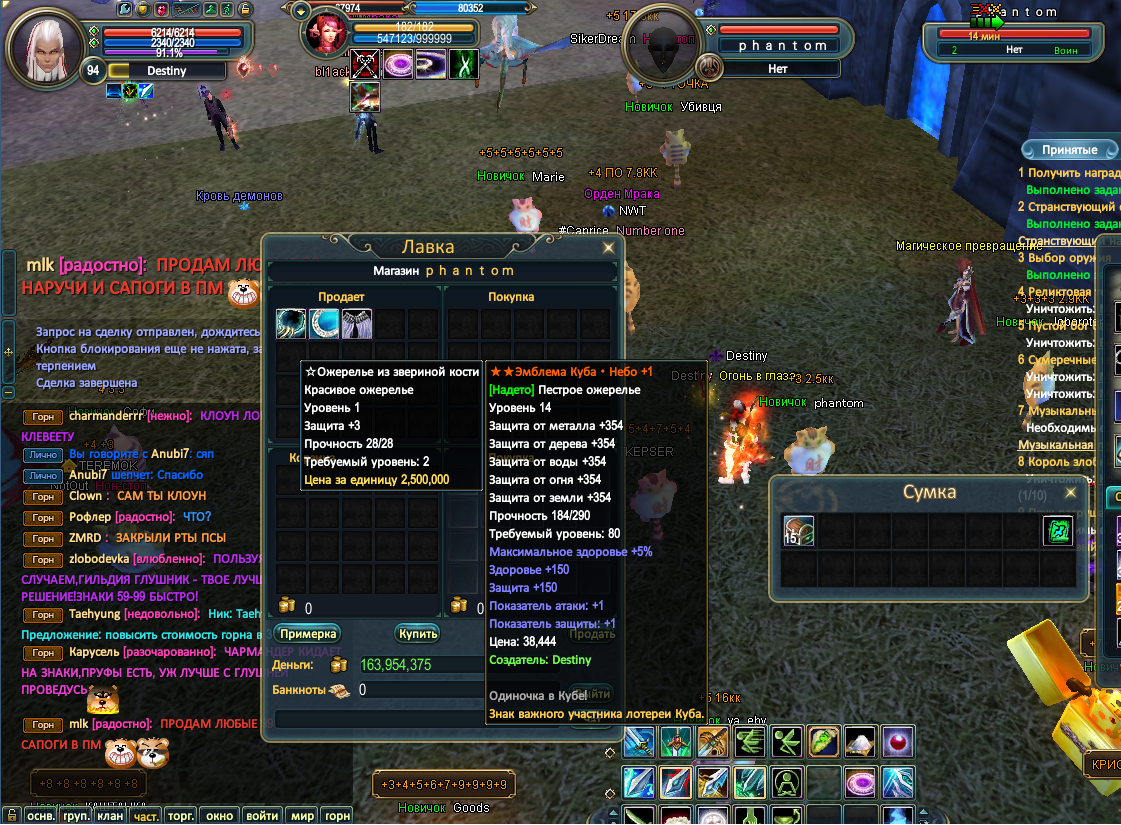The width and height of the screenshot is (1121, 825).
Task: Open the торг. trade chat tab
Action: coord(180,816)
